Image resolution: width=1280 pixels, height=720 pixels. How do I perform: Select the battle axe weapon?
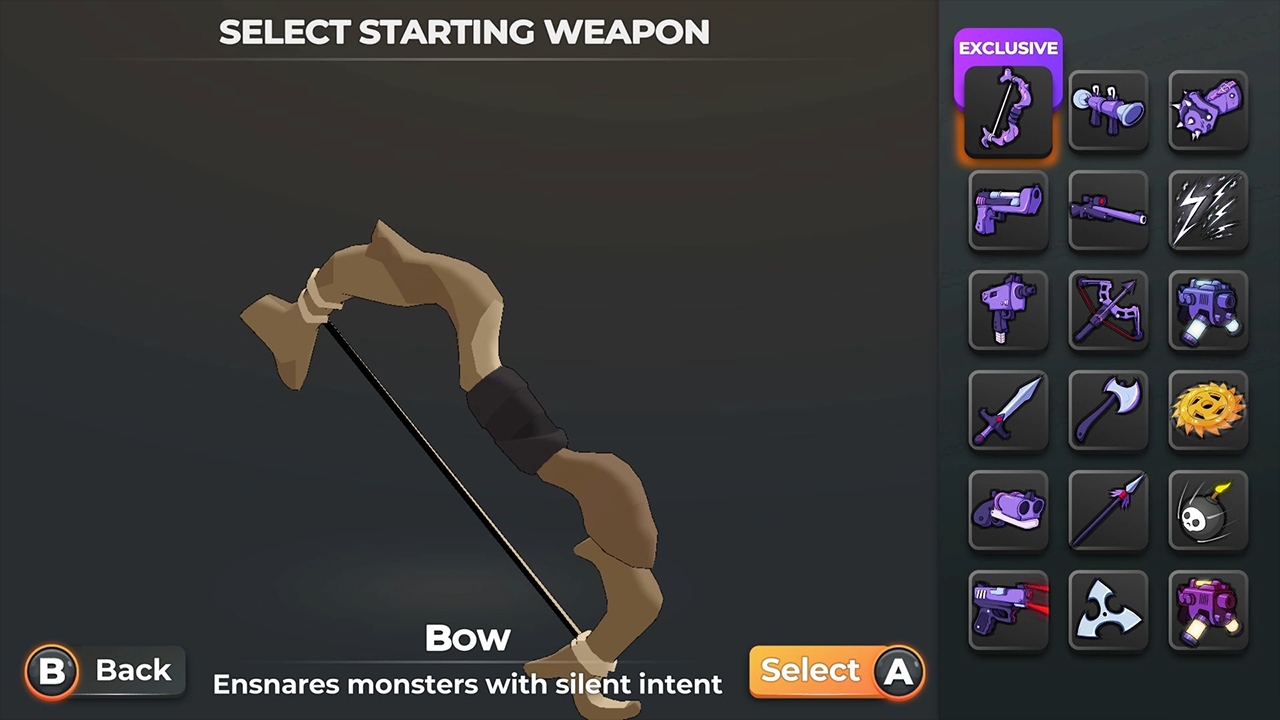[1108, 411]
